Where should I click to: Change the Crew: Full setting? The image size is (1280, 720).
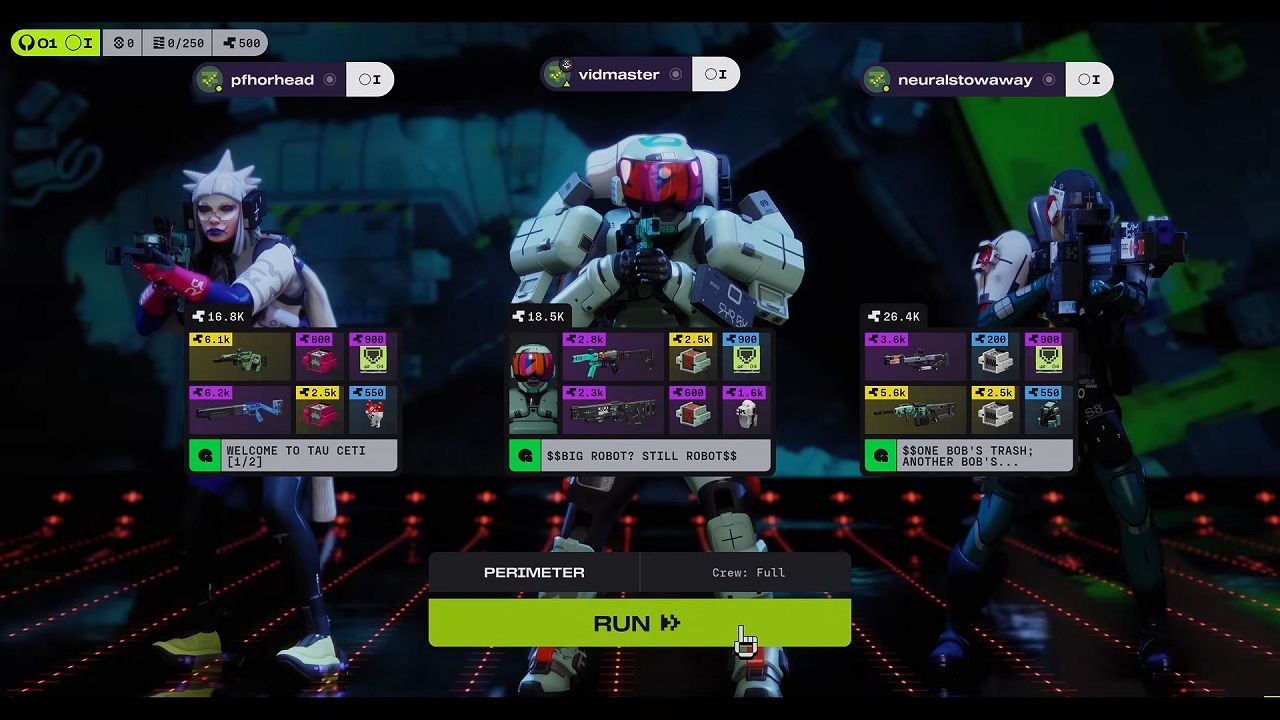click(x=748, y=572)
